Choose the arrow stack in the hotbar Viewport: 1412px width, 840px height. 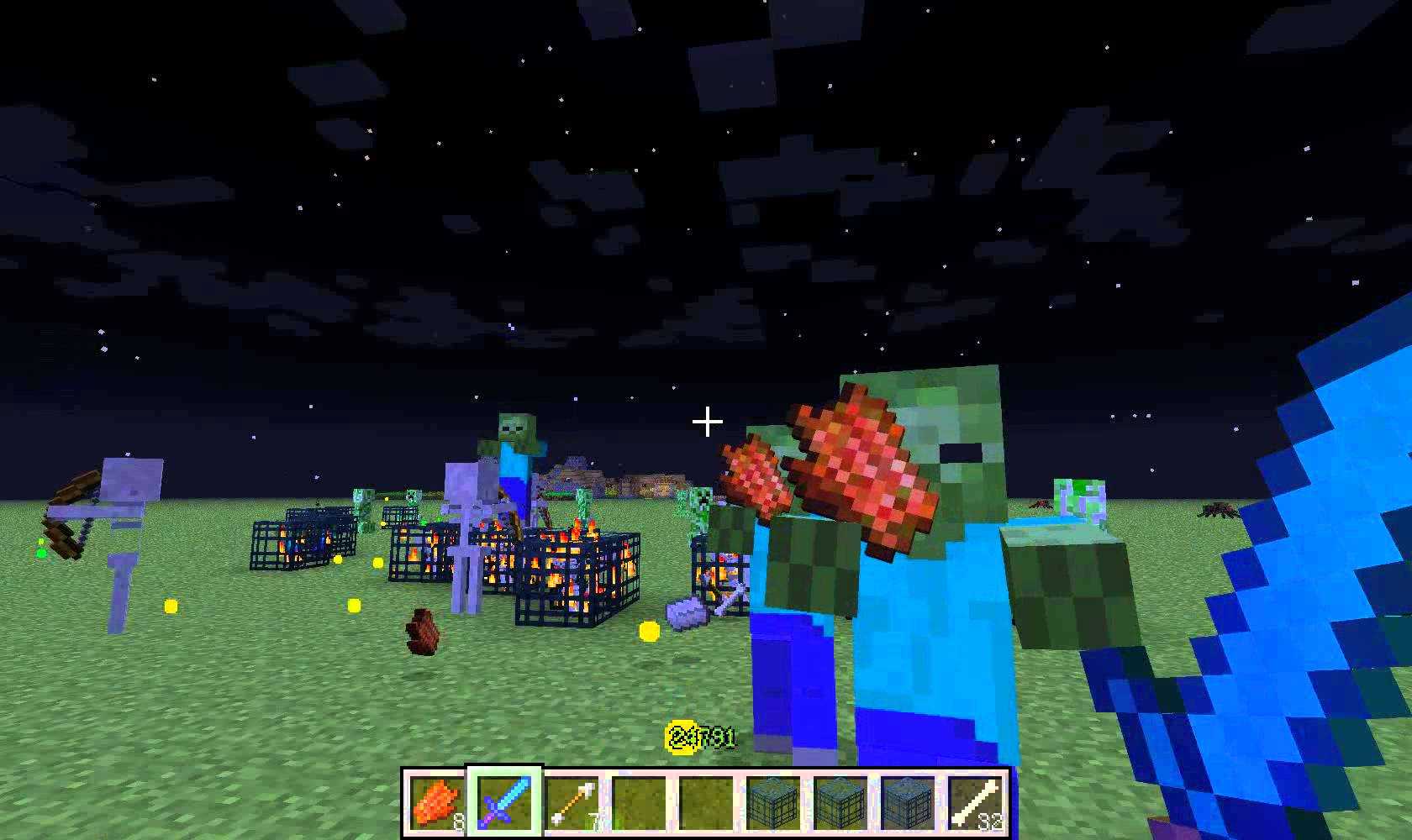tap(572, 801)
